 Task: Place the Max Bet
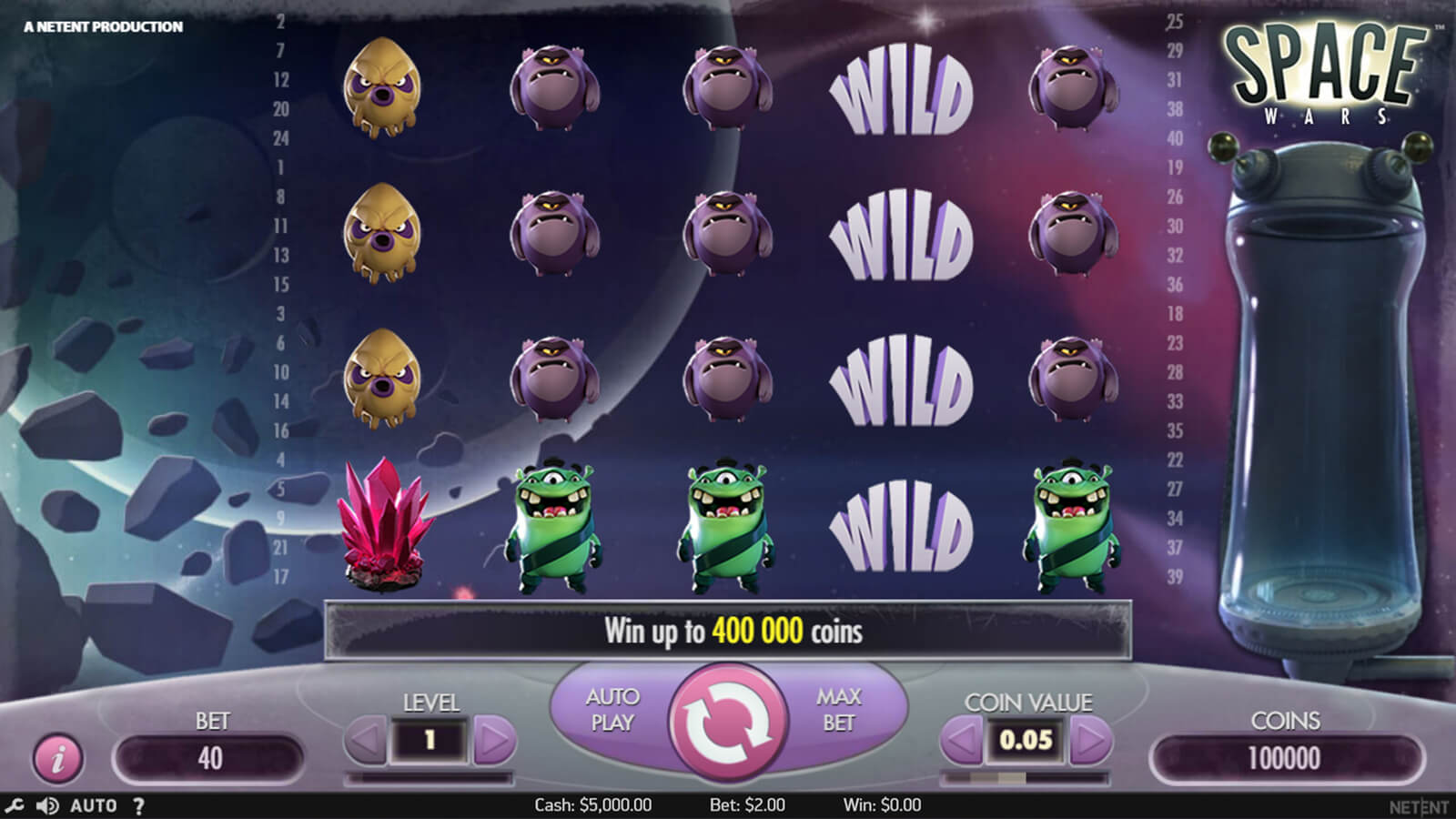[x=838, y=710]
